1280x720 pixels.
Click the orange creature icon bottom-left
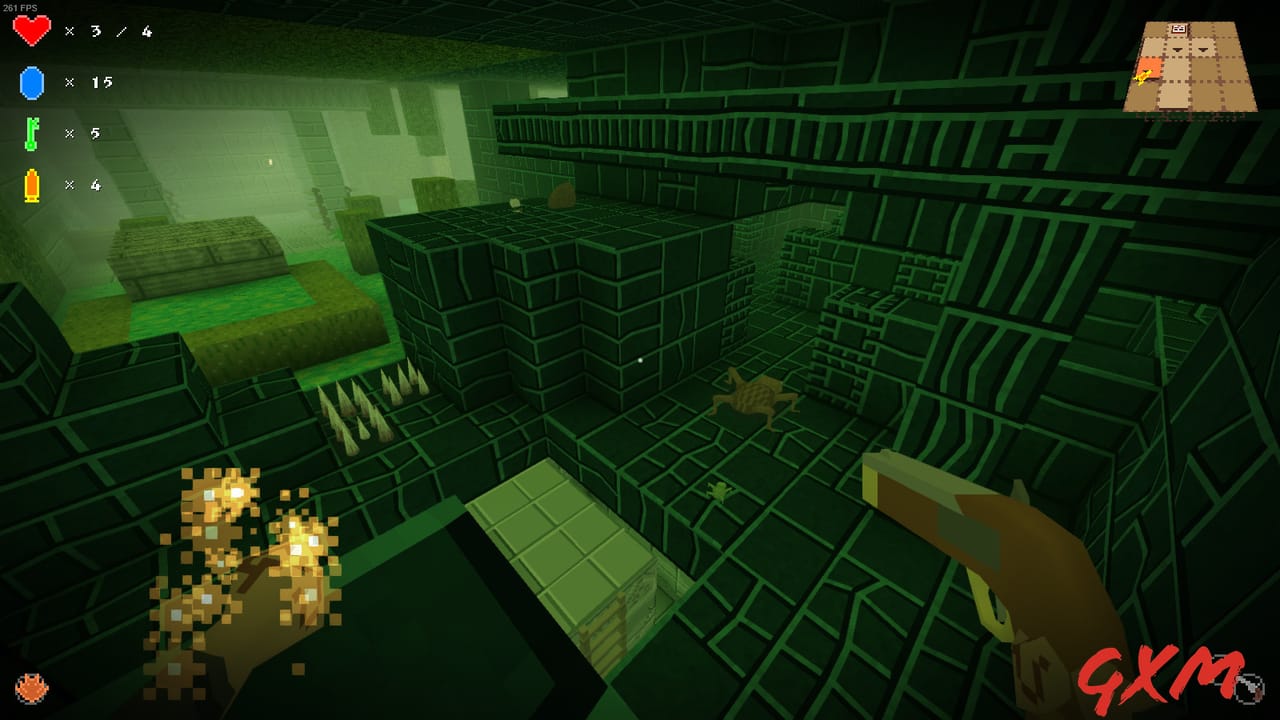click(x=33, y=689)
